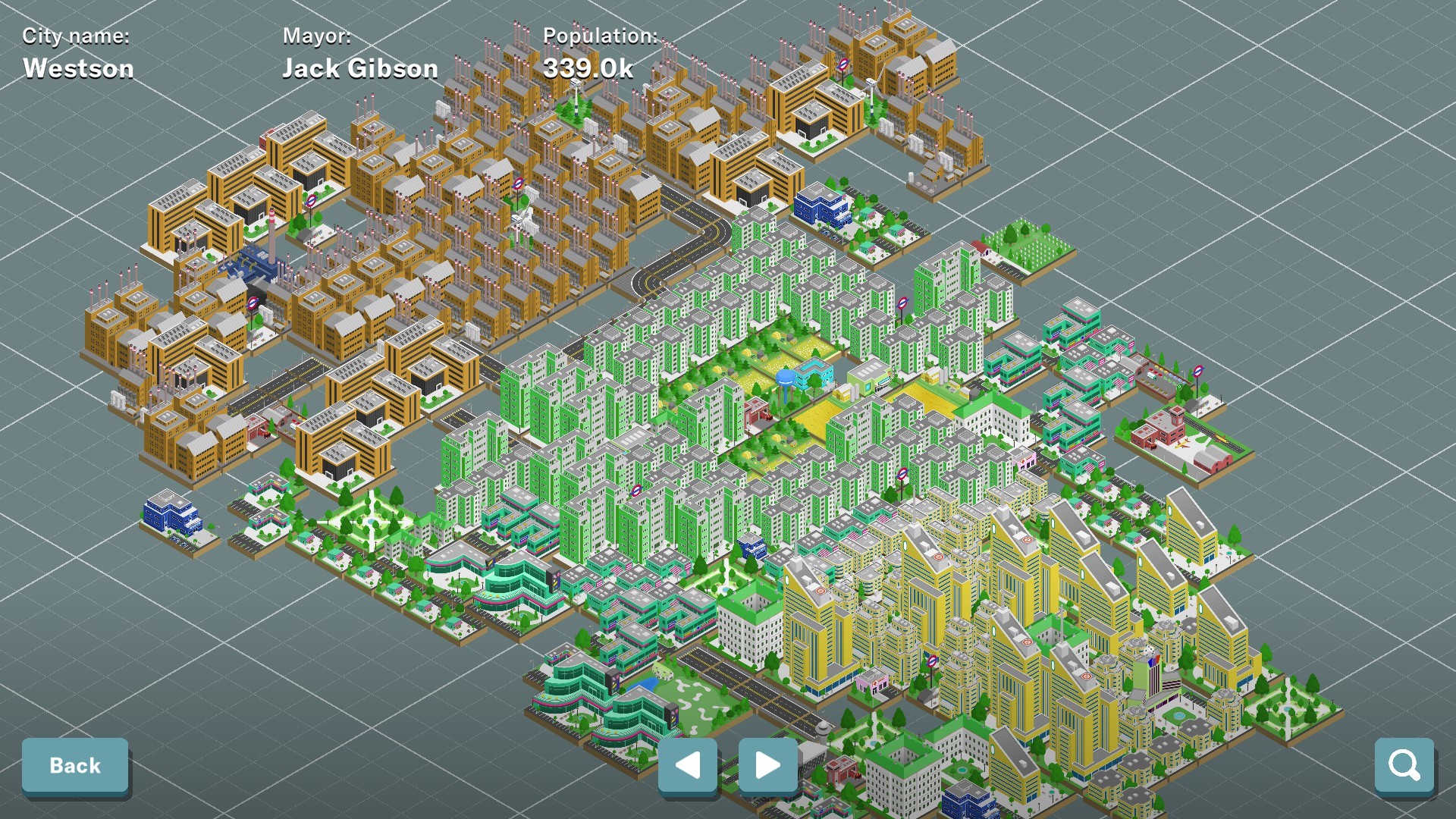Click the left arrow to view previous city
Image resolution: width=1456 pixels, height=819 pixels.
[688, 766]
